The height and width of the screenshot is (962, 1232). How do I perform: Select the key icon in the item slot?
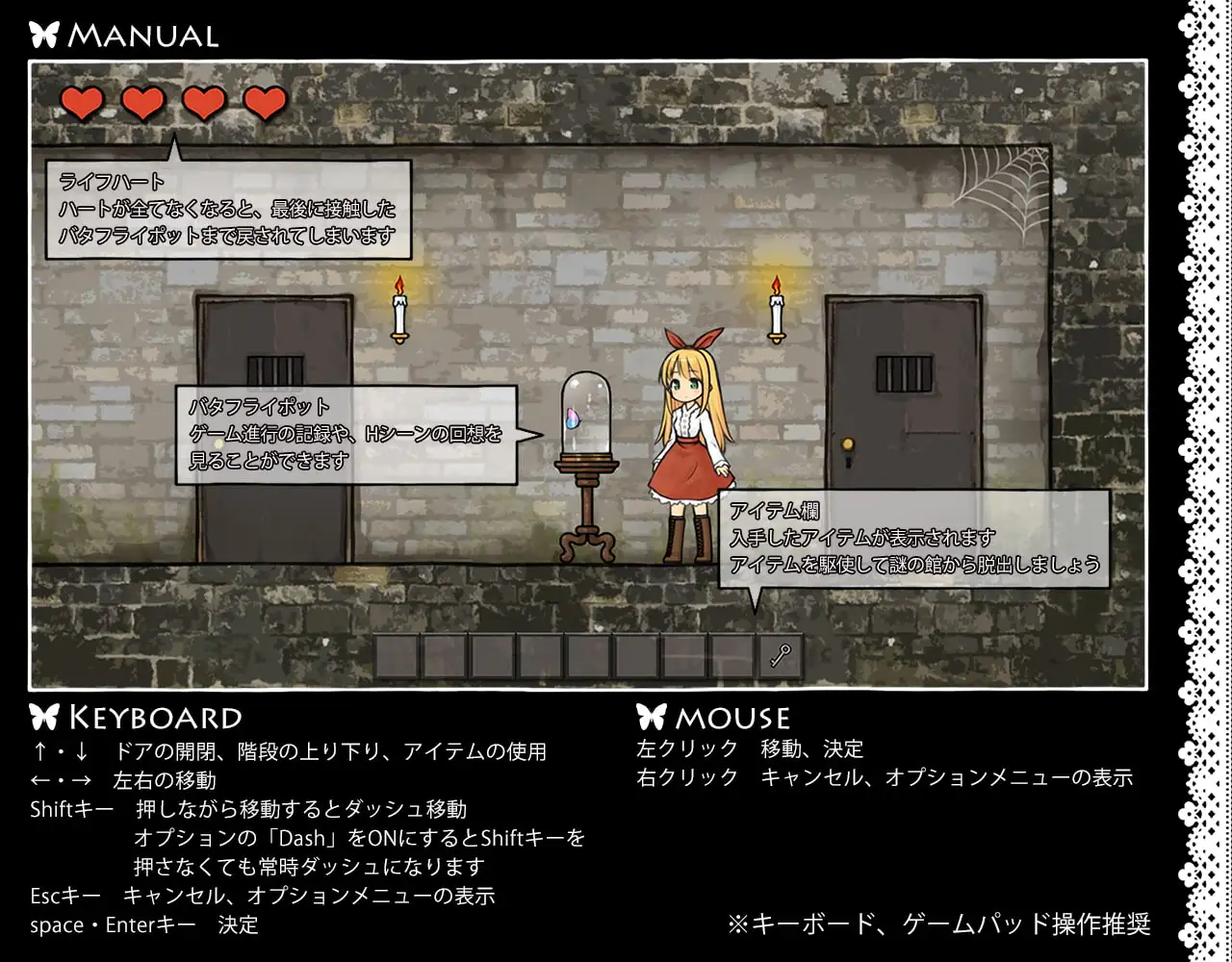pos(779,654)
